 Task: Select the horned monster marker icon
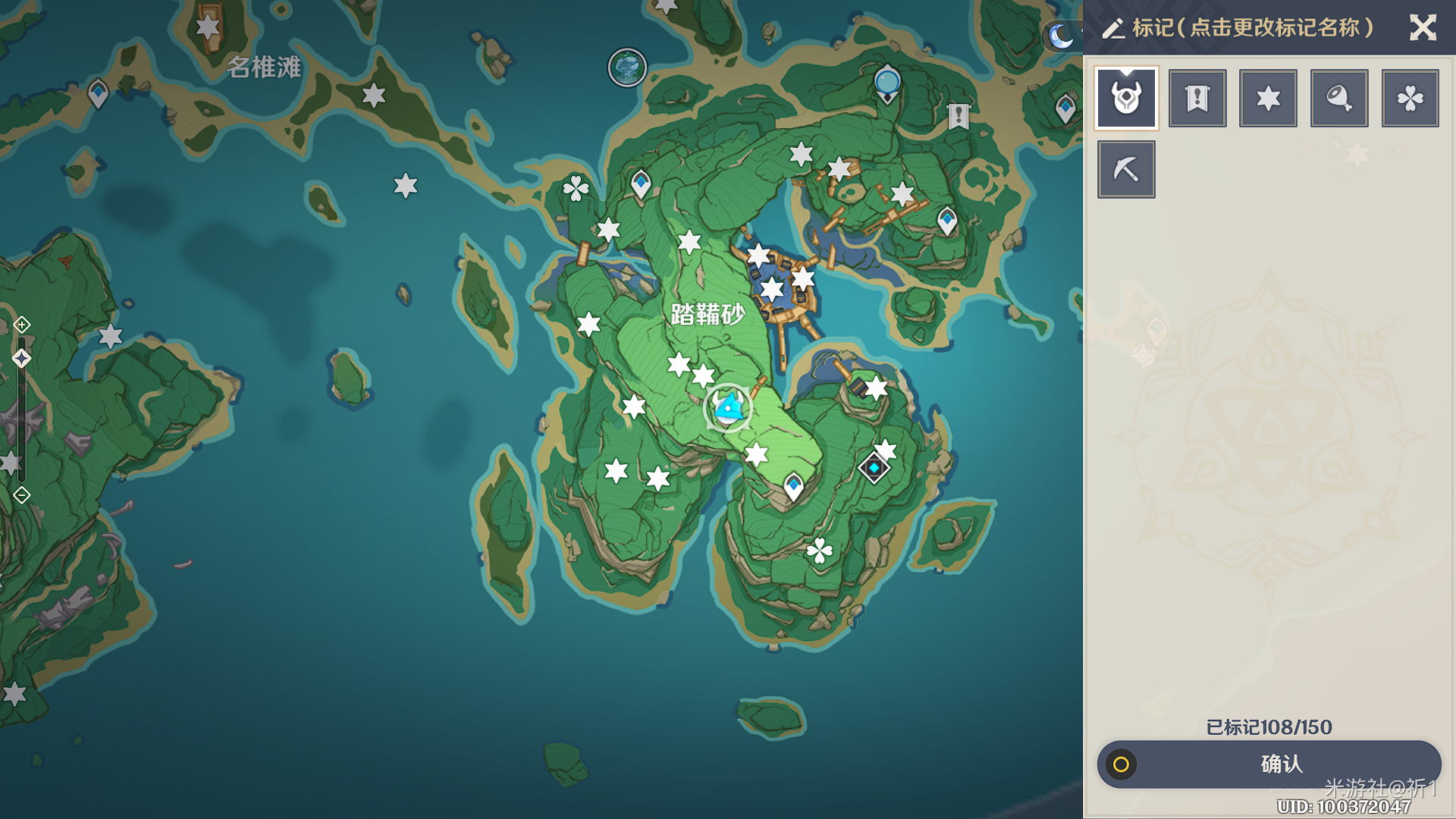click(x=1126, y=98)
